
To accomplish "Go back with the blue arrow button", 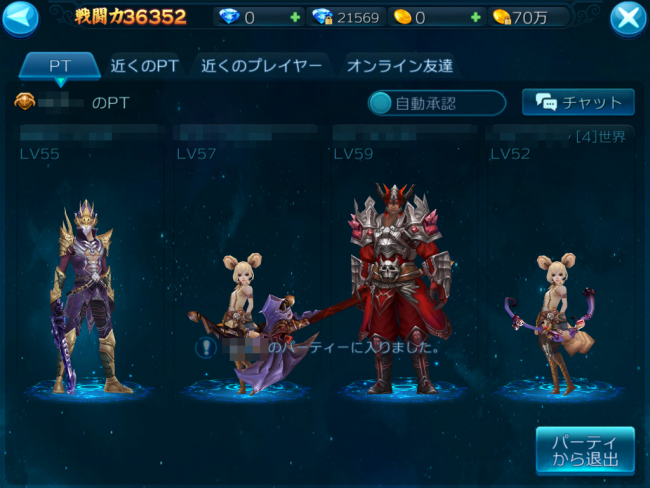I will [x=19, y=17].
